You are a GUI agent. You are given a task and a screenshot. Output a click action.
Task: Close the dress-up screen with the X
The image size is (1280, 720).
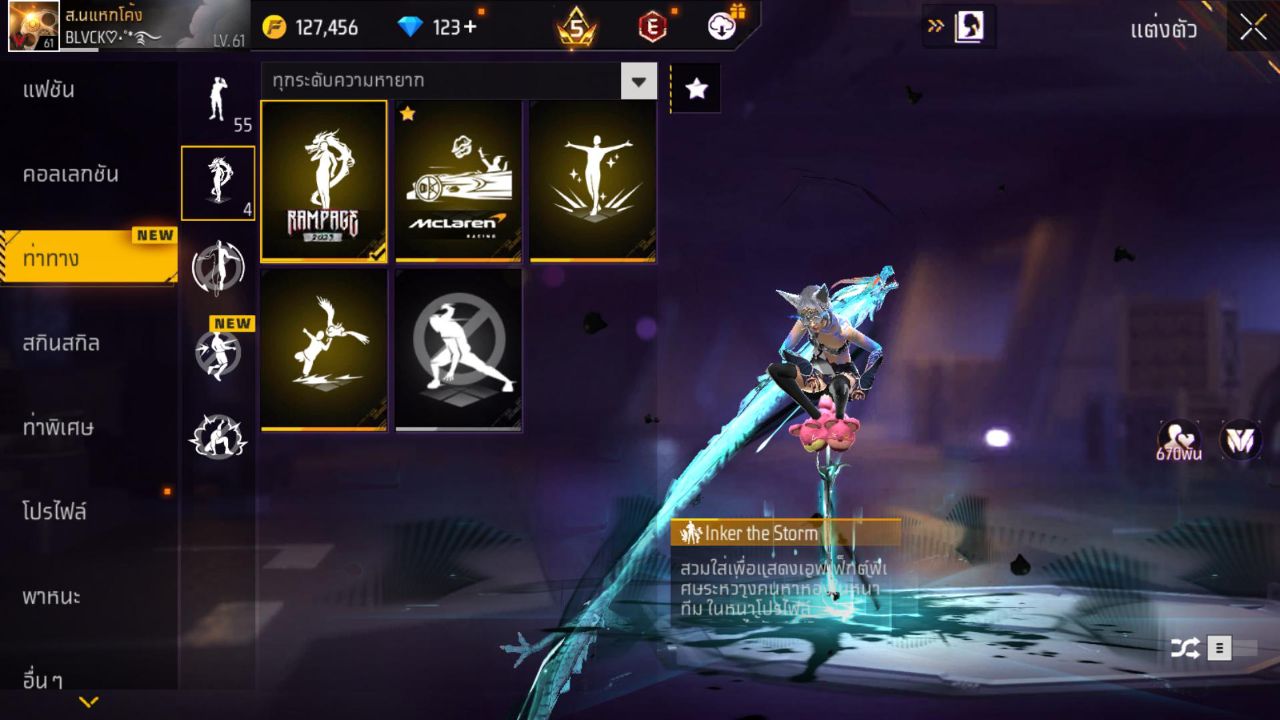[1253, 28]
